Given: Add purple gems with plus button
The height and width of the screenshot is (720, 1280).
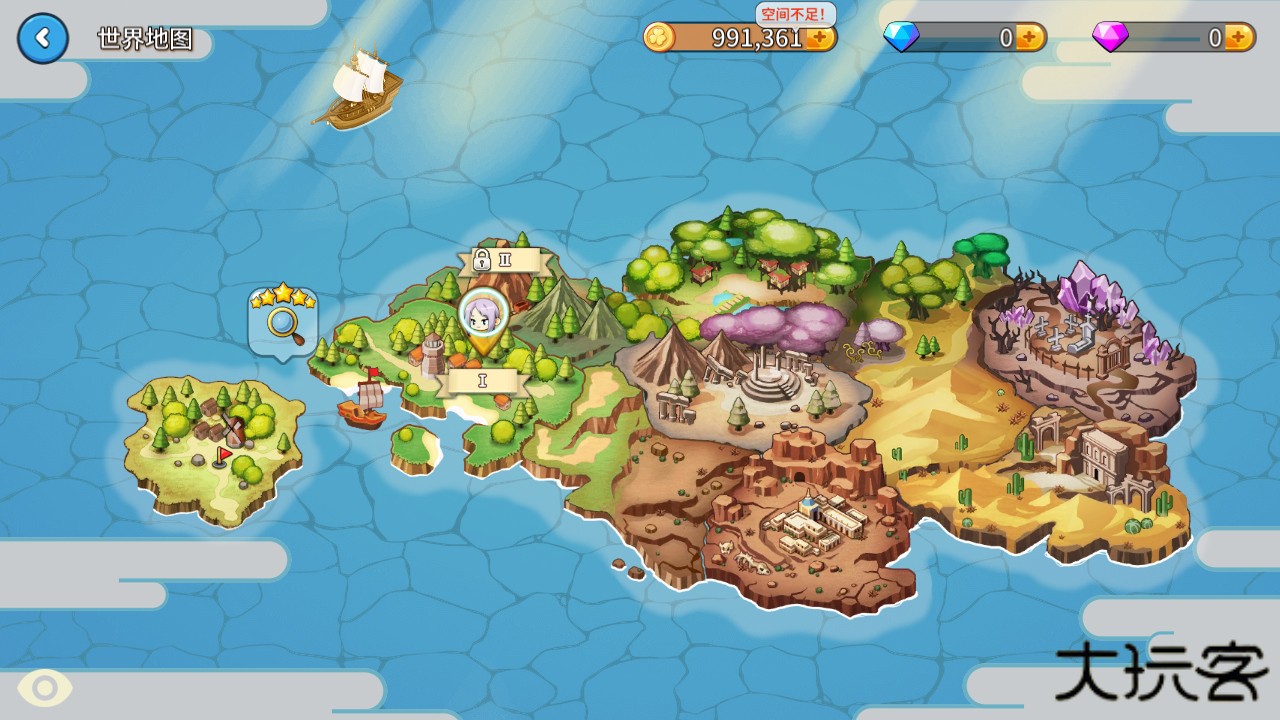Looking at the screenshot, I should (1238, 38).
